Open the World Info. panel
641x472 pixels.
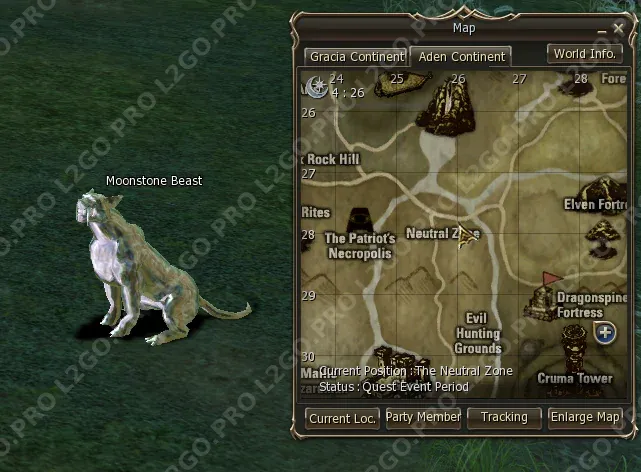[585, 54]
